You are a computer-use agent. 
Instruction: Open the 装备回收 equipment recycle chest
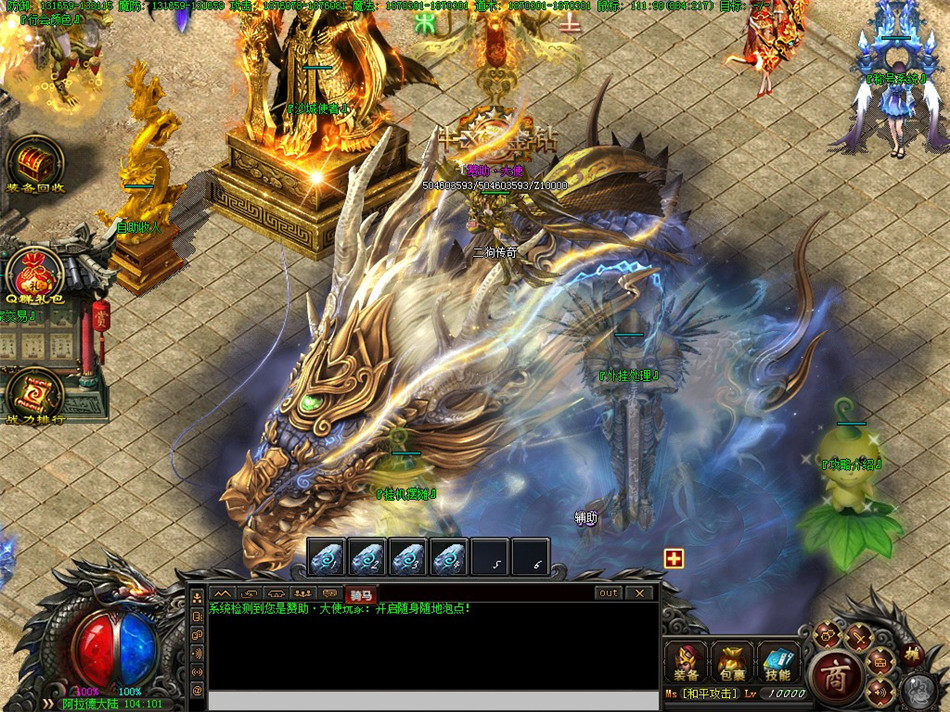[x=36, y=160]
